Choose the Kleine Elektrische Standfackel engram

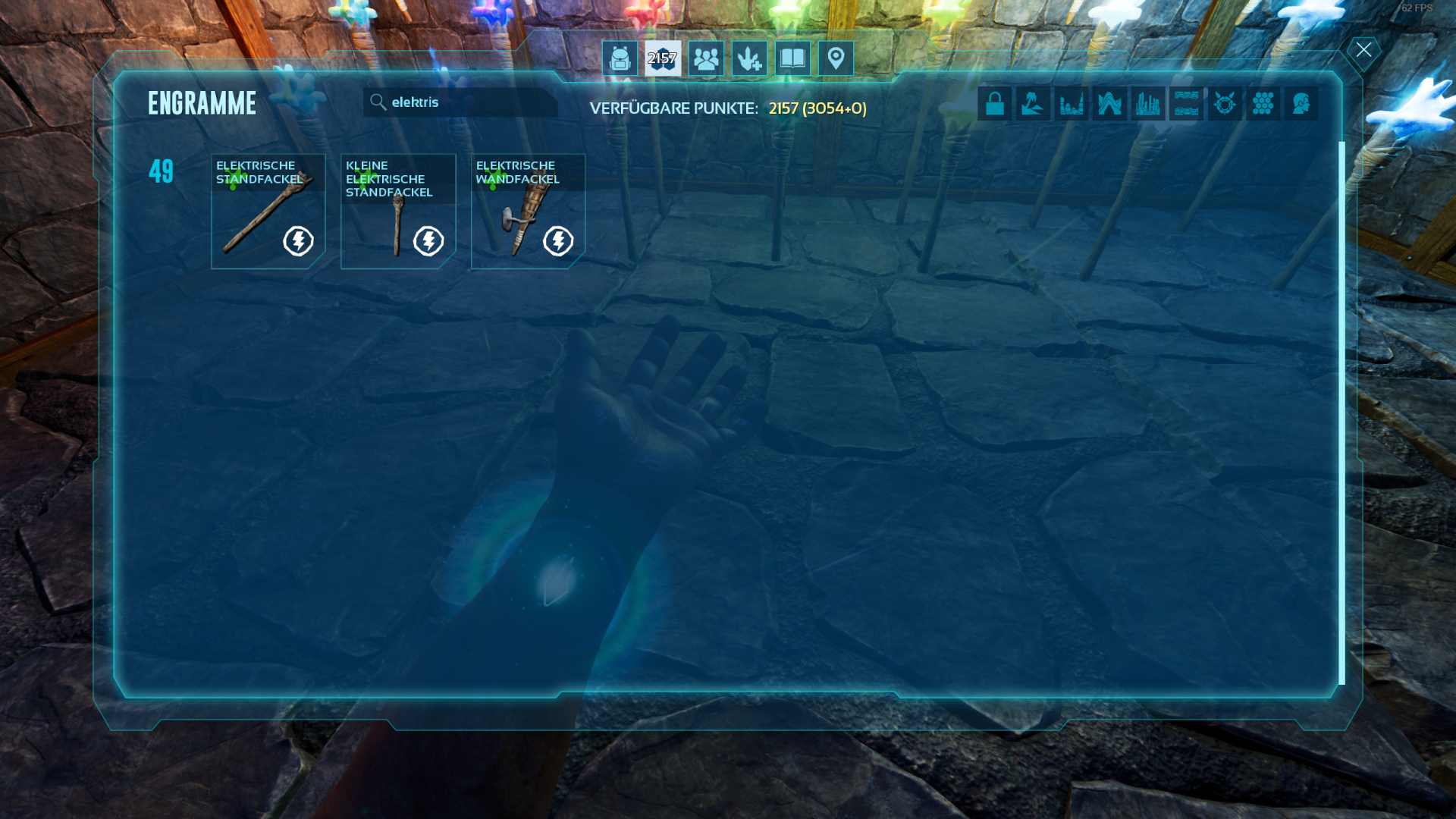(x=398, y=212)
